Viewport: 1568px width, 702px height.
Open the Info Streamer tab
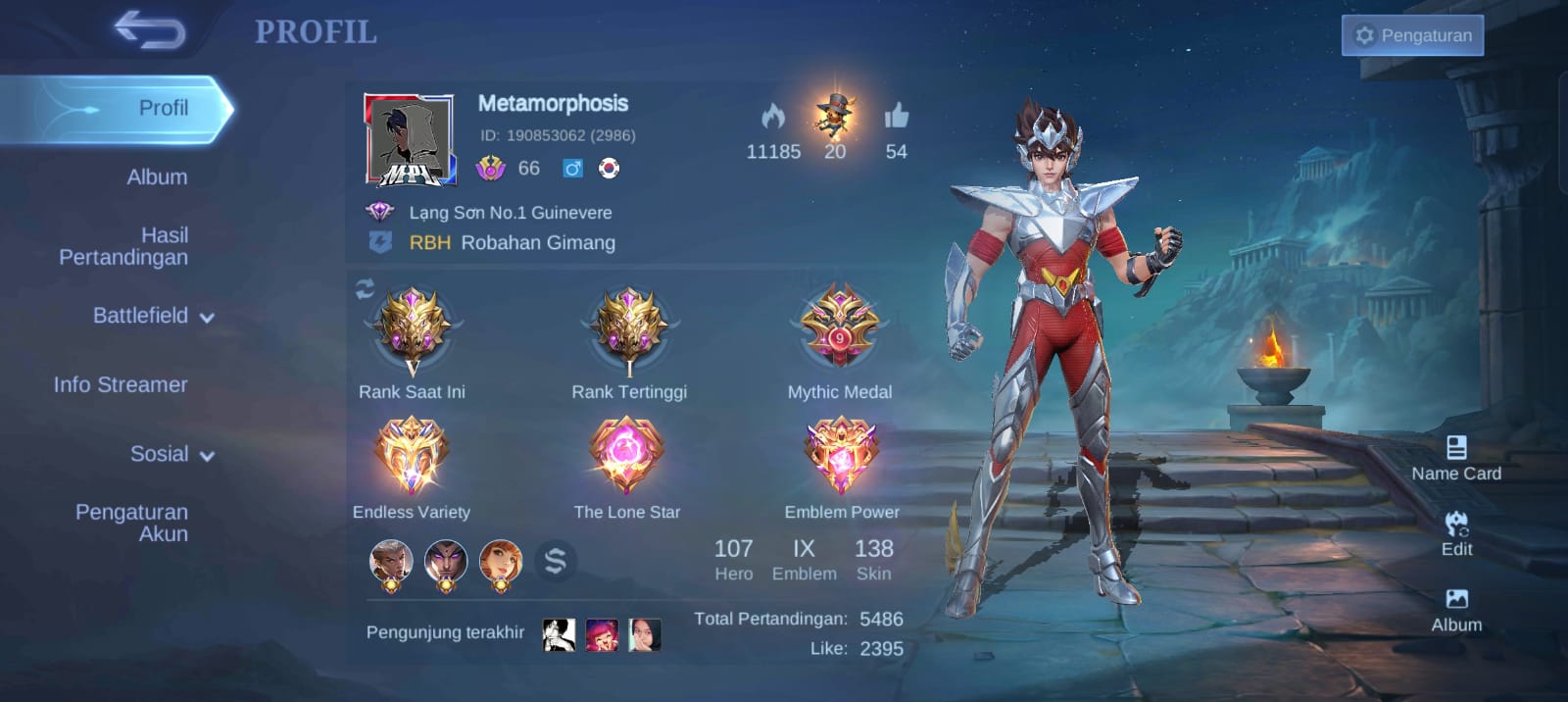point(121,385)
